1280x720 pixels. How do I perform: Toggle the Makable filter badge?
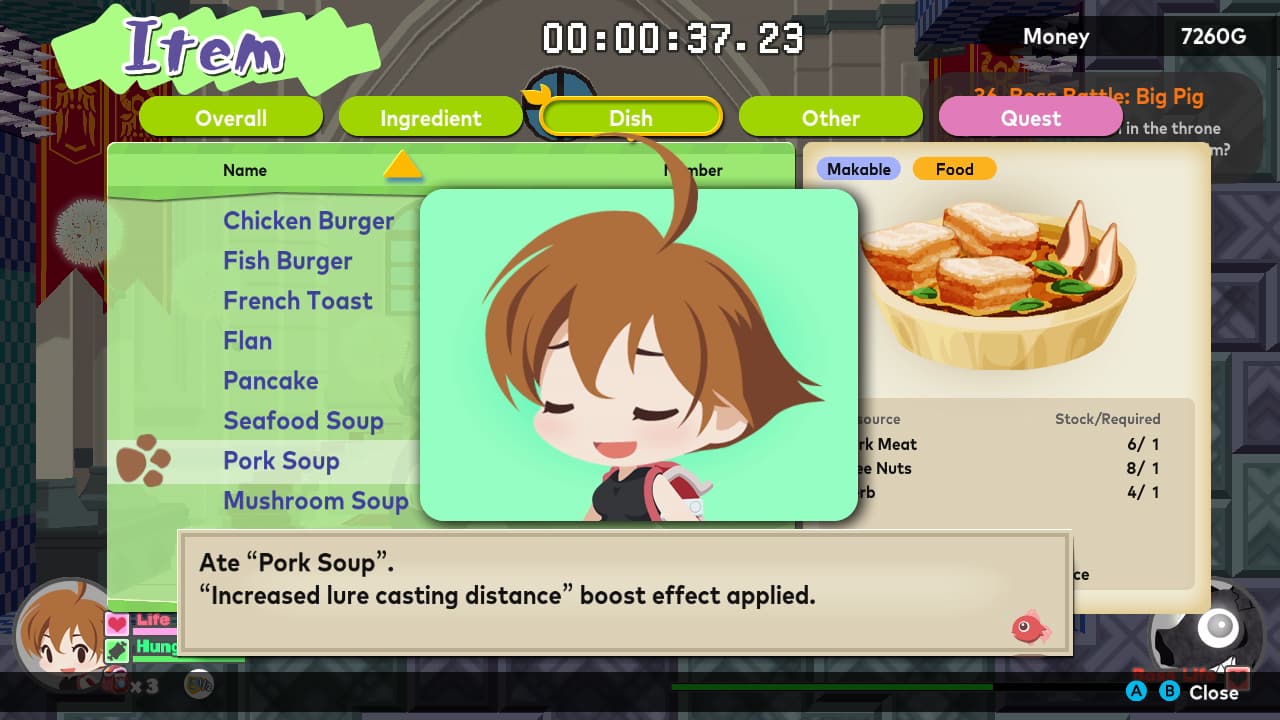pos(858,169)
